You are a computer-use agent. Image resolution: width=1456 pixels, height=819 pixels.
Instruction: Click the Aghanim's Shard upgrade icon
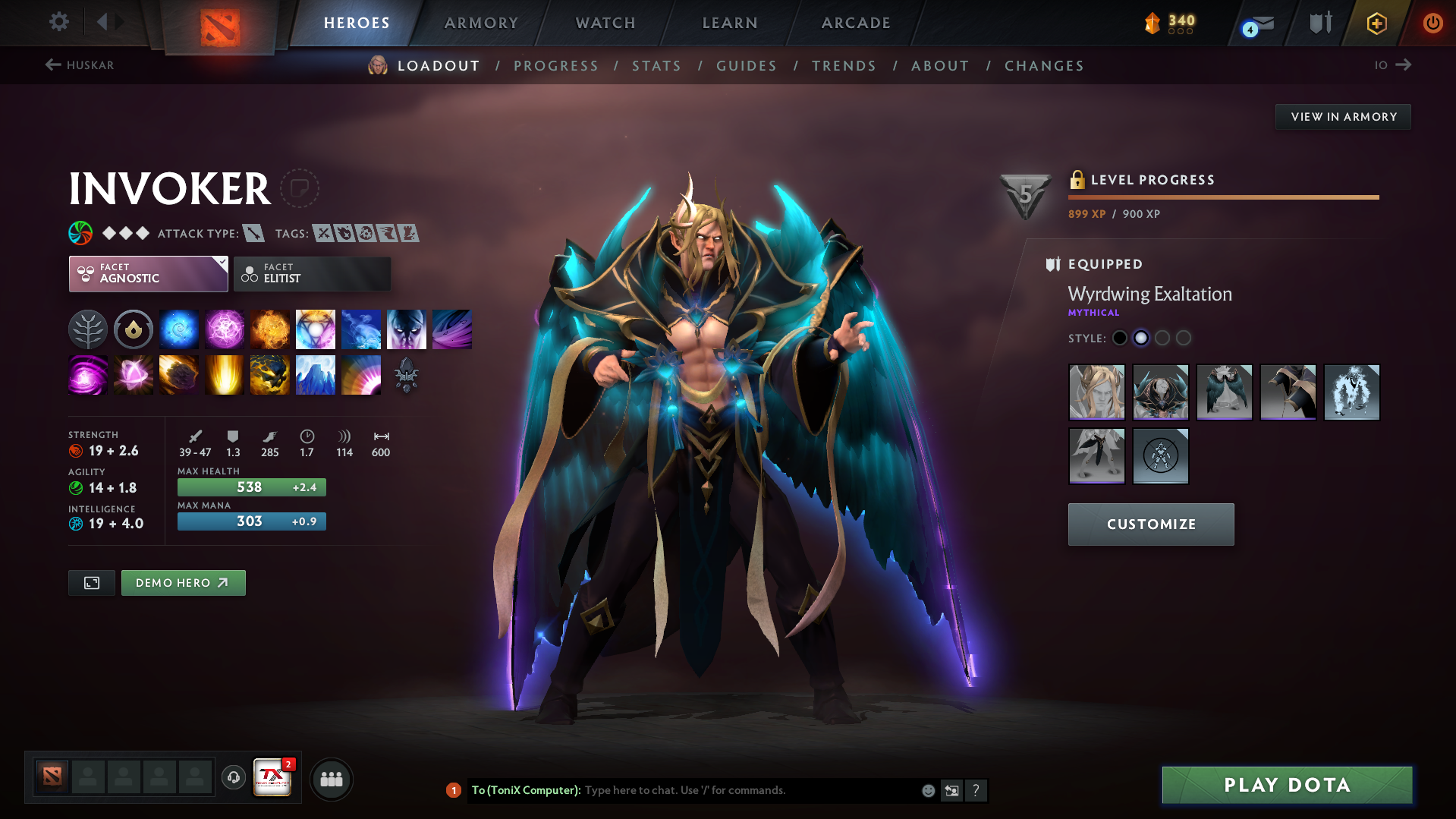[x=407, y=374]
